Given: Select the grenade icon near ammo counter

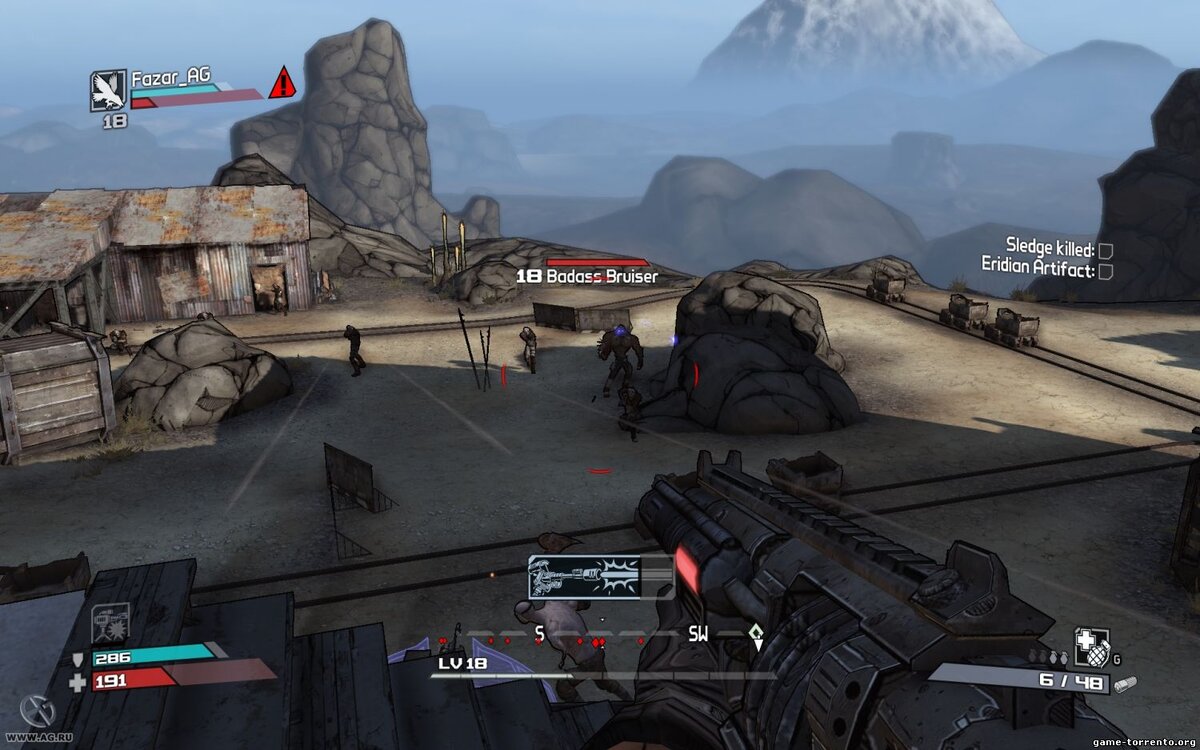Looking at the screenshot, I should pyautogui.click(x=1091, y=647).
